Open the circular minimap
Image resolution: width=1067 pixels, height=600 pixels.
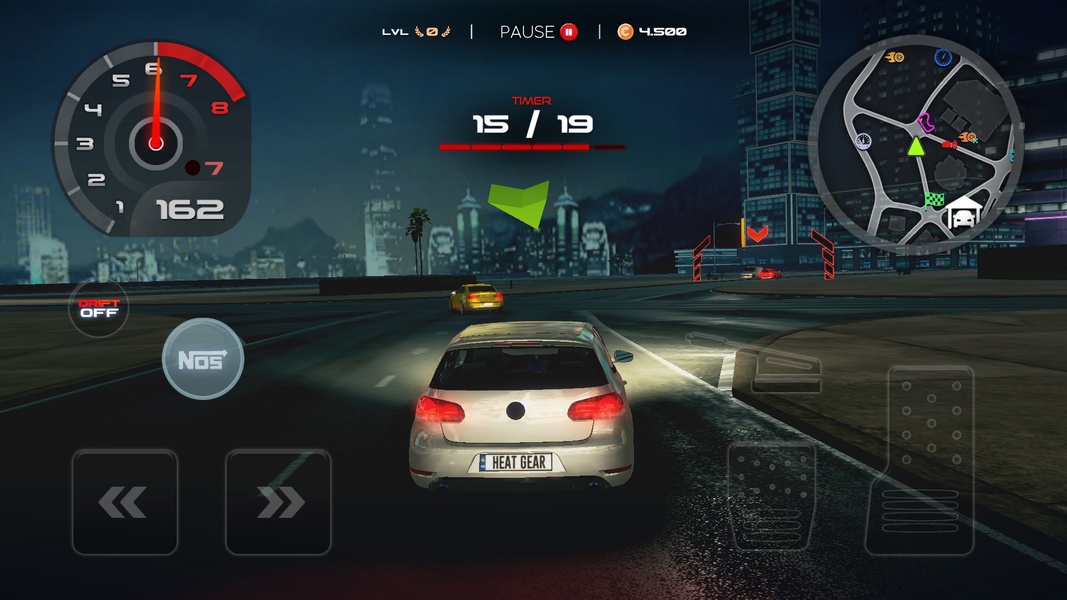click(915, 145)
